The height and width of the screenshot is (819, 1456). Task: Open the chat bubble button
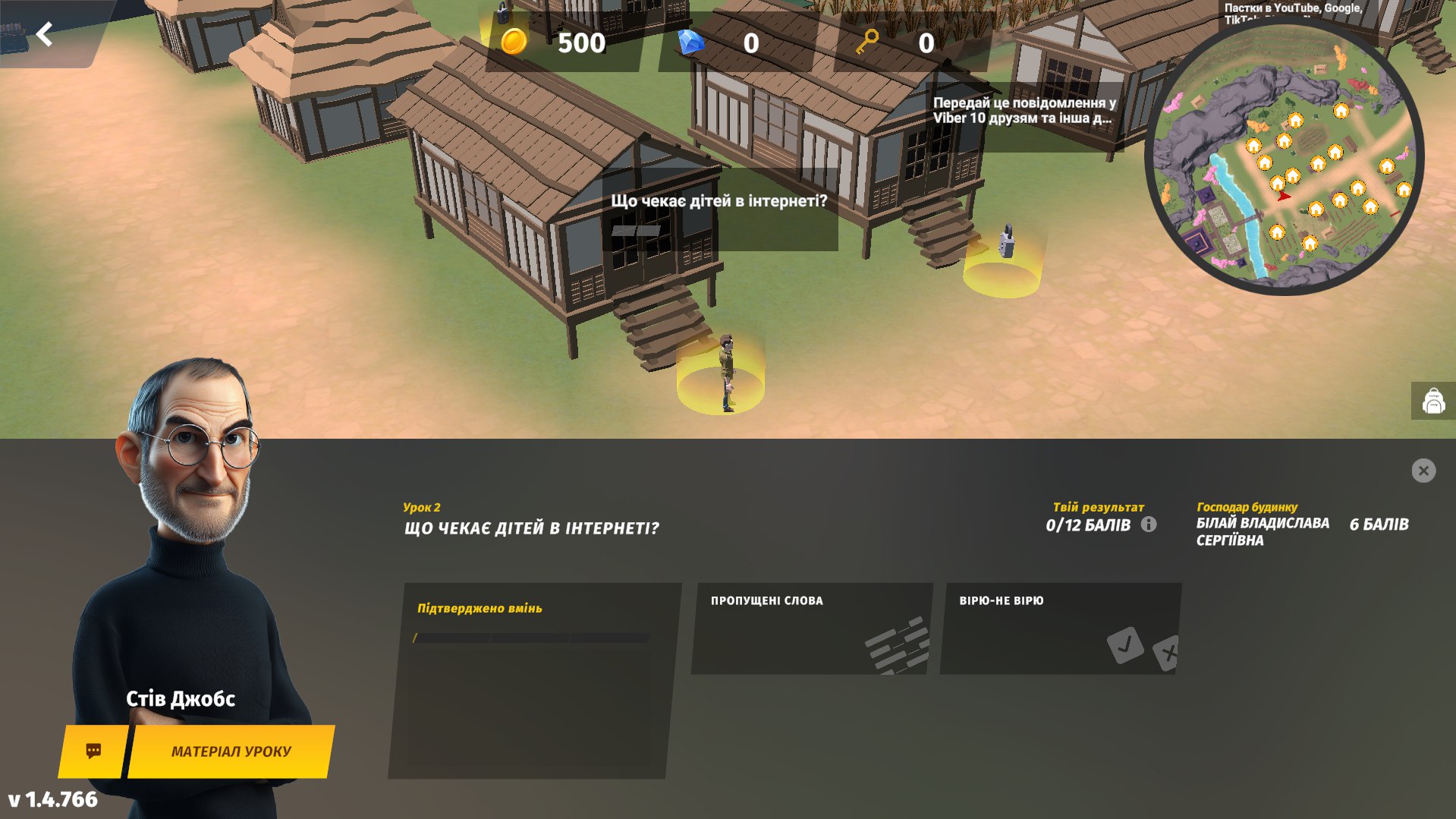(x=93, y=751)
